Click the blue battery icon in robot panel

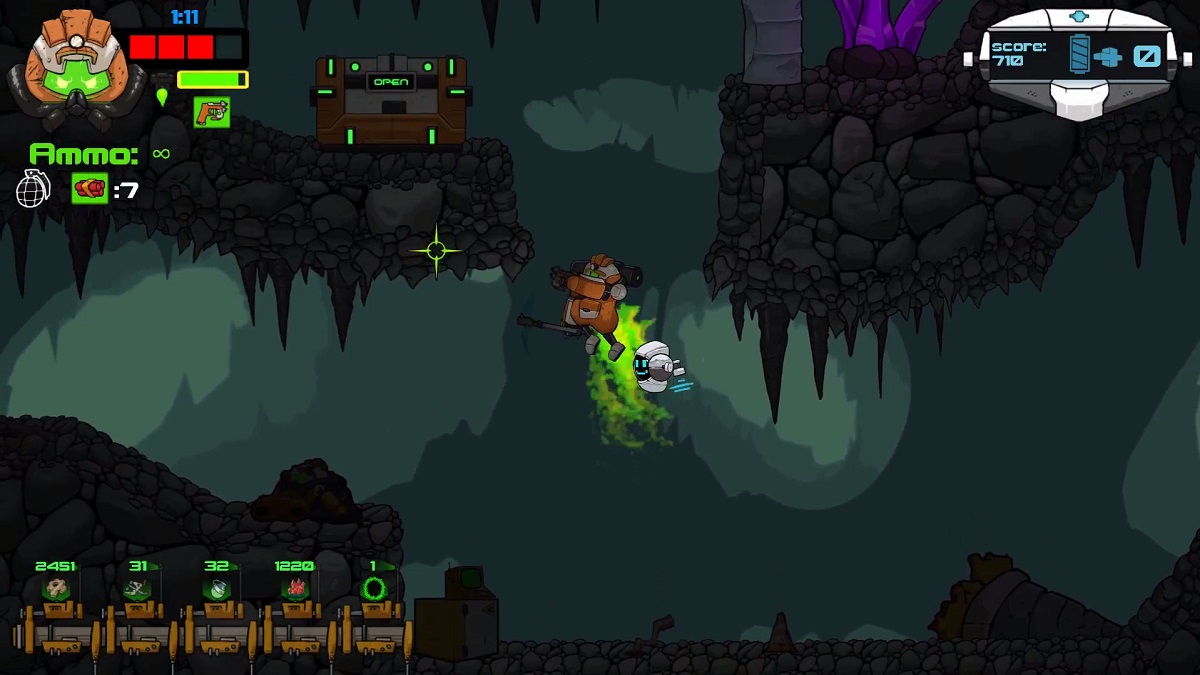(1080, 54)
